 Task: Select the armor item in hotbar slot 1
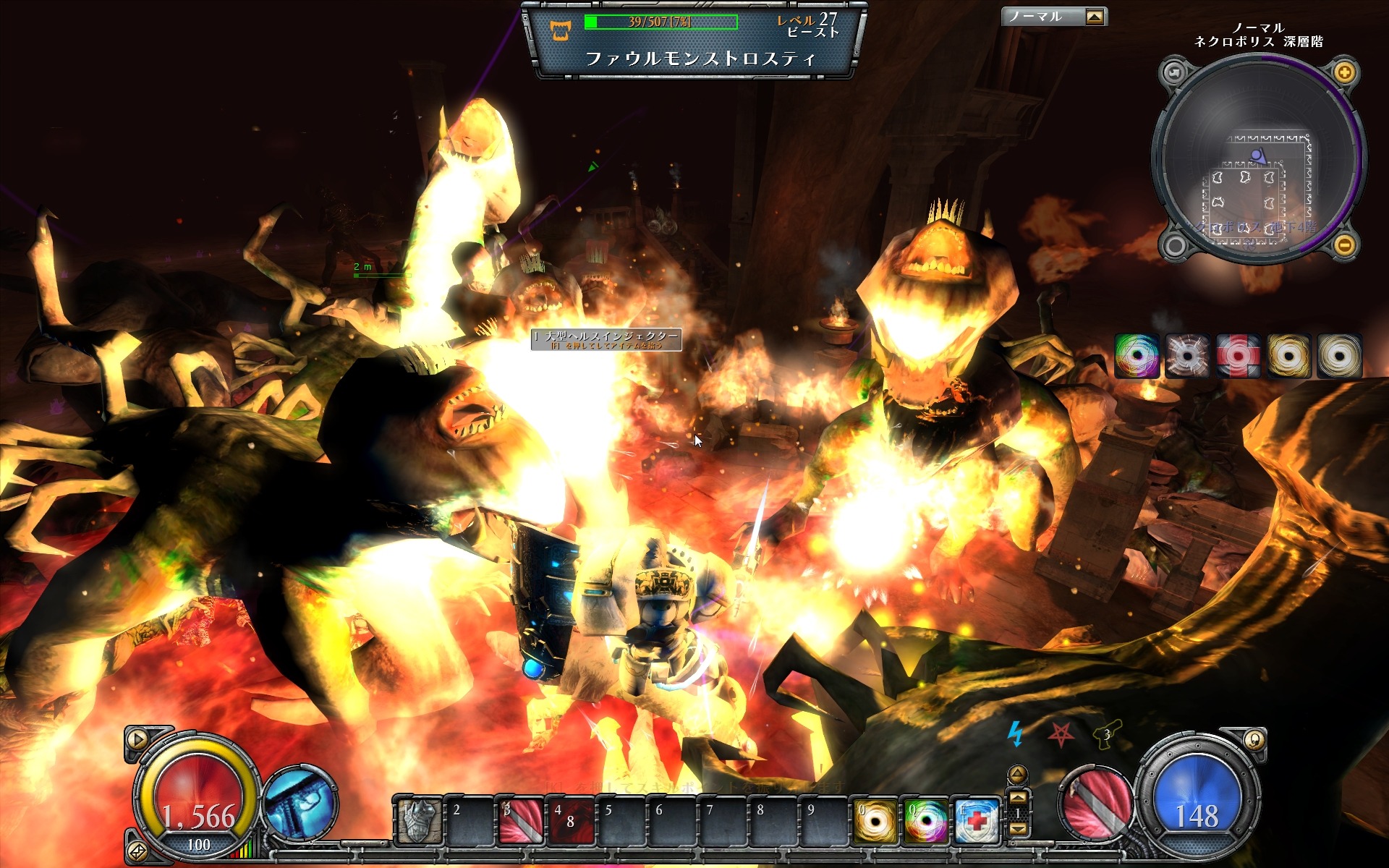point(419,821)
